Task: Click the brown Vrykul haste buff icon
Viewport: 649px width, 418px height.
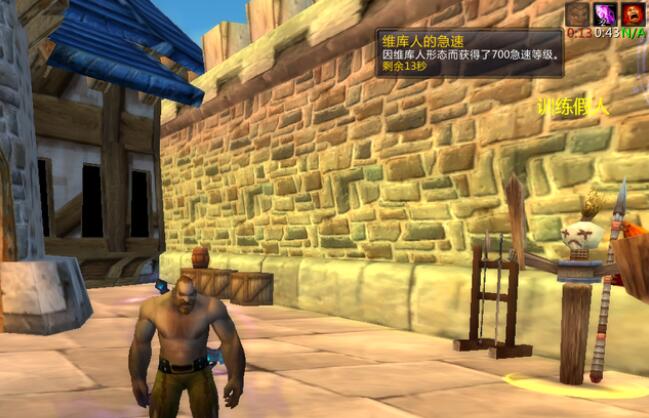Action: (578, 13)
